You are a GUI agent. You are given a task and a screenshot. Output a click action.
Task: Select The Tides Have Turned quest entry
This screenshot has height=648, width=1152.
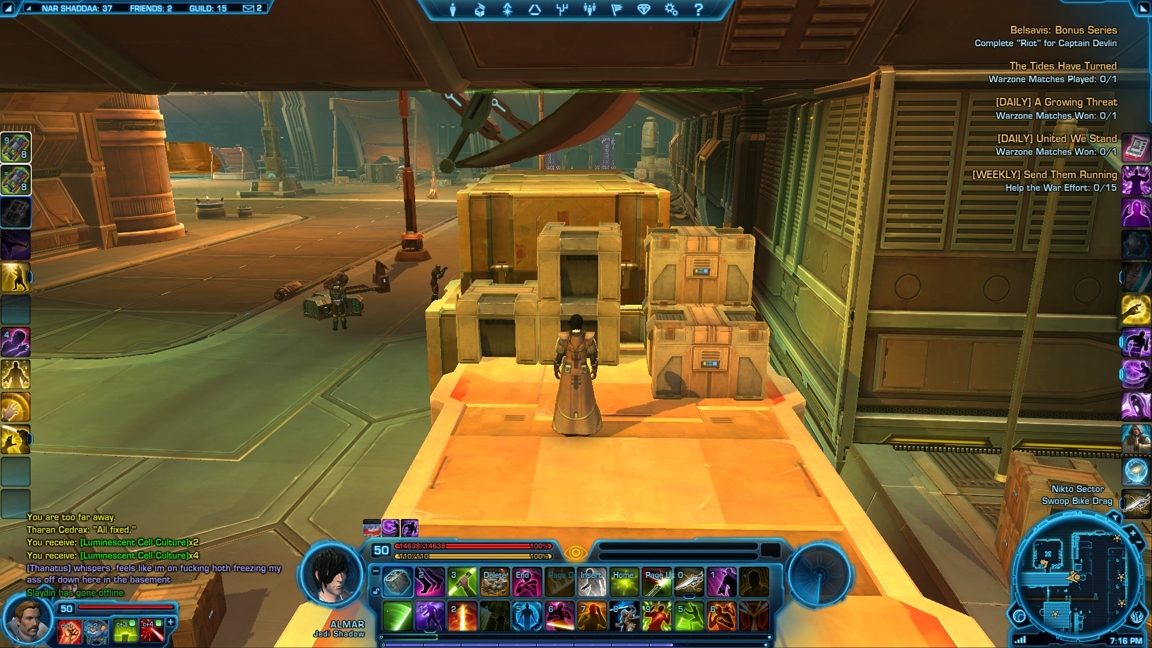pyautogui.click(x=1062, y=66)
